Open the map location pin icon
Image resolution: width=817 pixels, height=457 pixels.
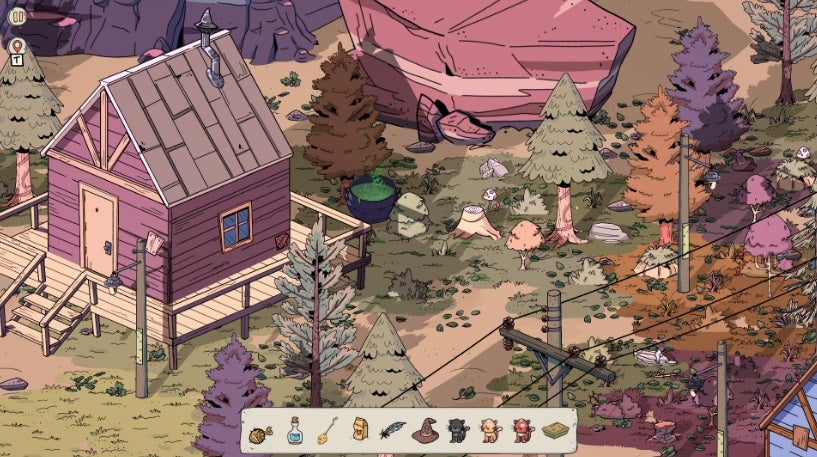[17, 46]
